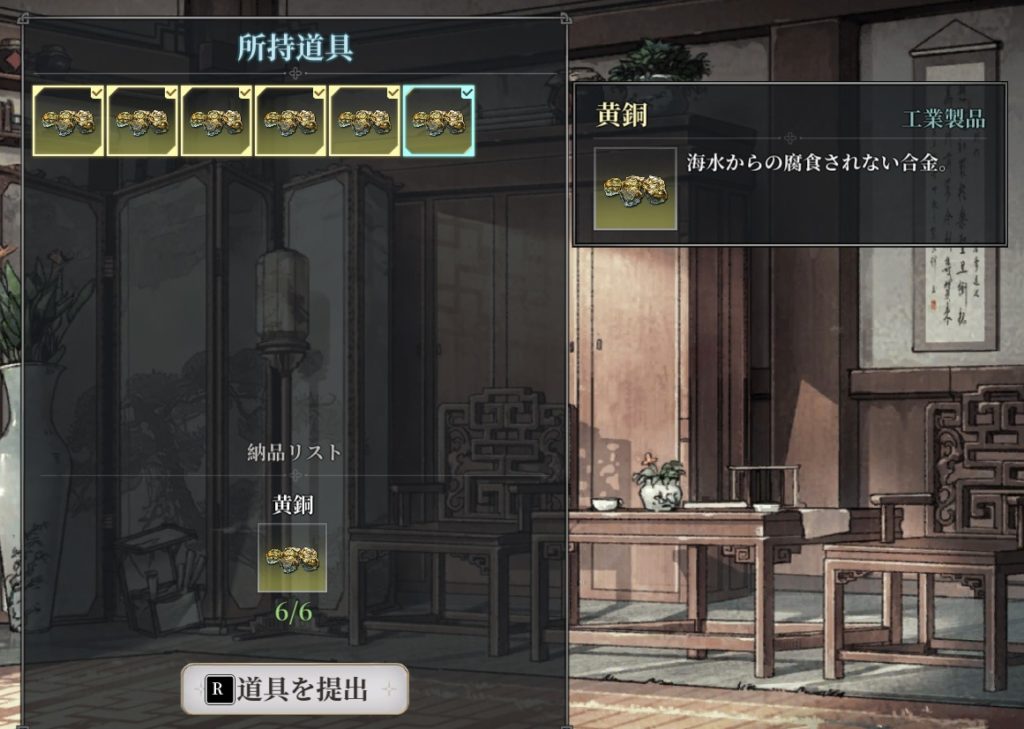
Task: Click the 黄銅 icon in the delivery list
Action: [292, 558]
